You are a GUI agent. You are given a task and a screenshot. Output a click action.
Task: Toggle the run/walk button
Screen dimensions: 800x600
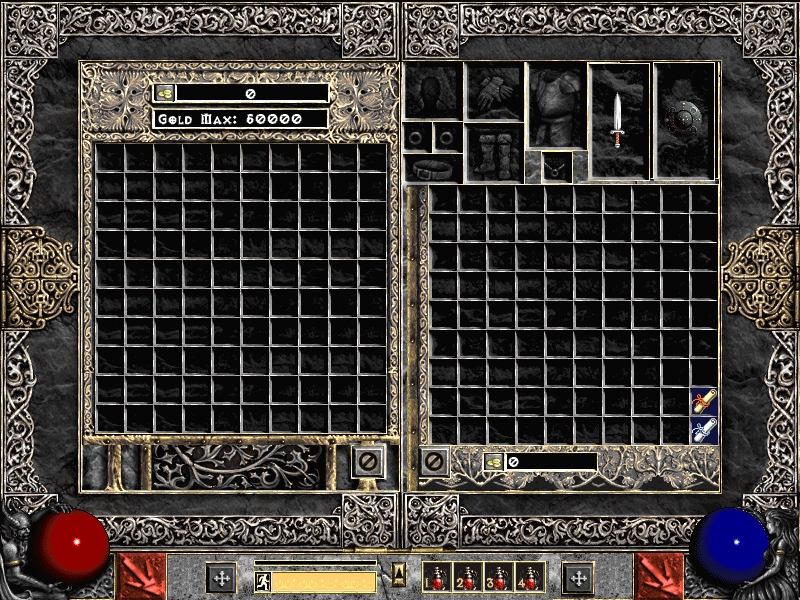263,581
